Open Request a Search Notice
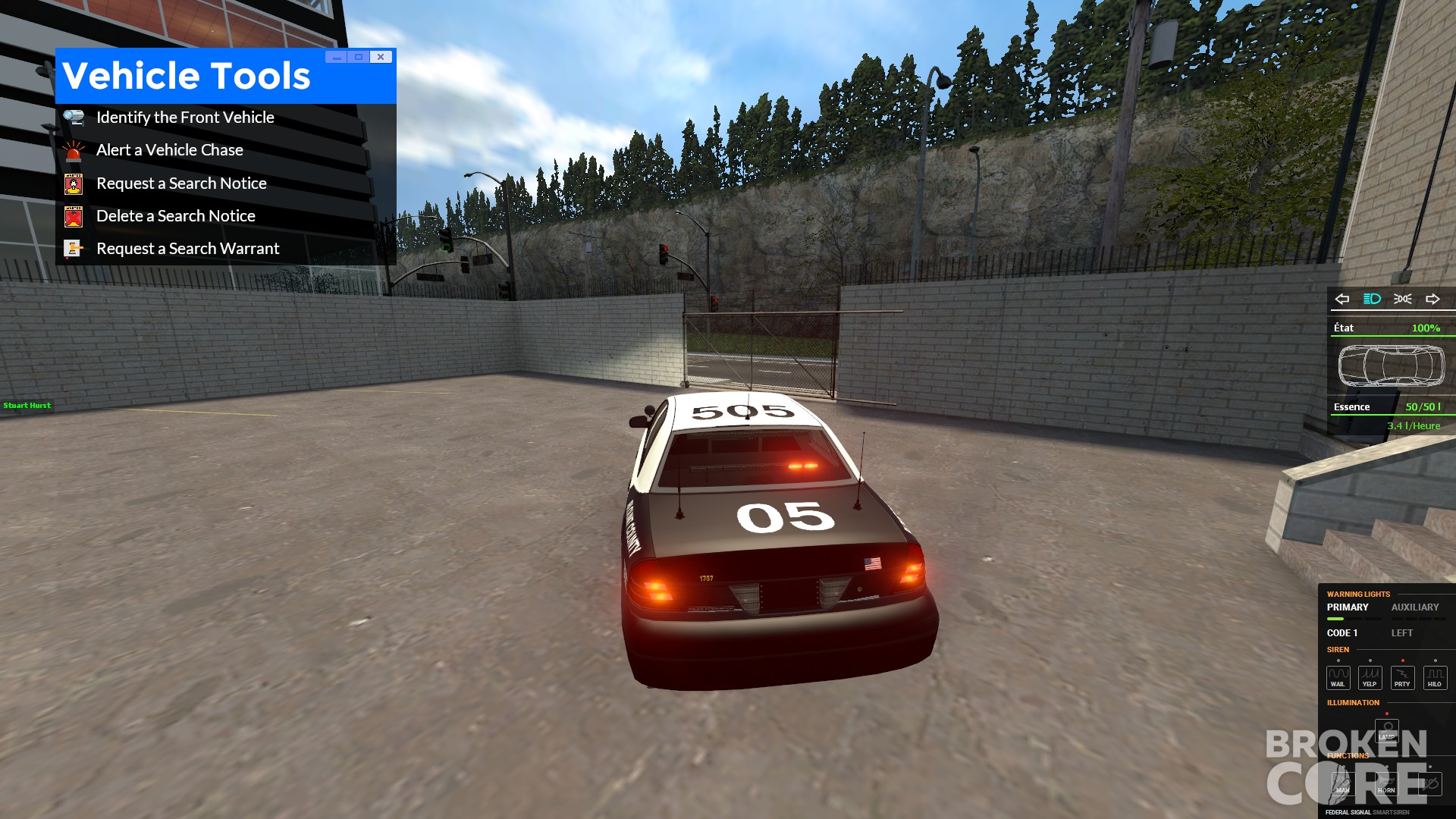 pyautogui.click(x=181, y=184)
